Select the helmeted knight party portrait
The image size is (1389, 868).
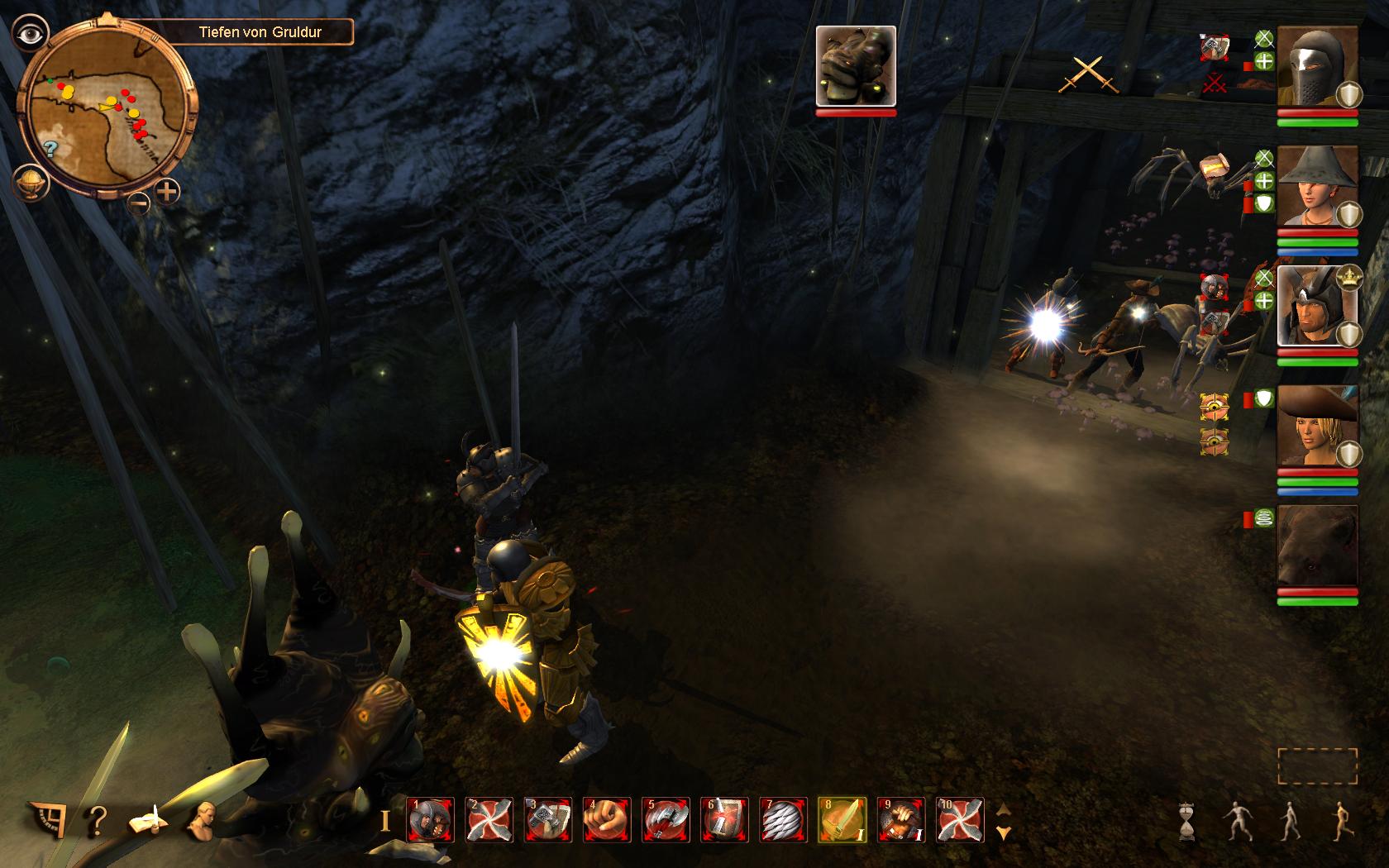[x=1317, y=66]
